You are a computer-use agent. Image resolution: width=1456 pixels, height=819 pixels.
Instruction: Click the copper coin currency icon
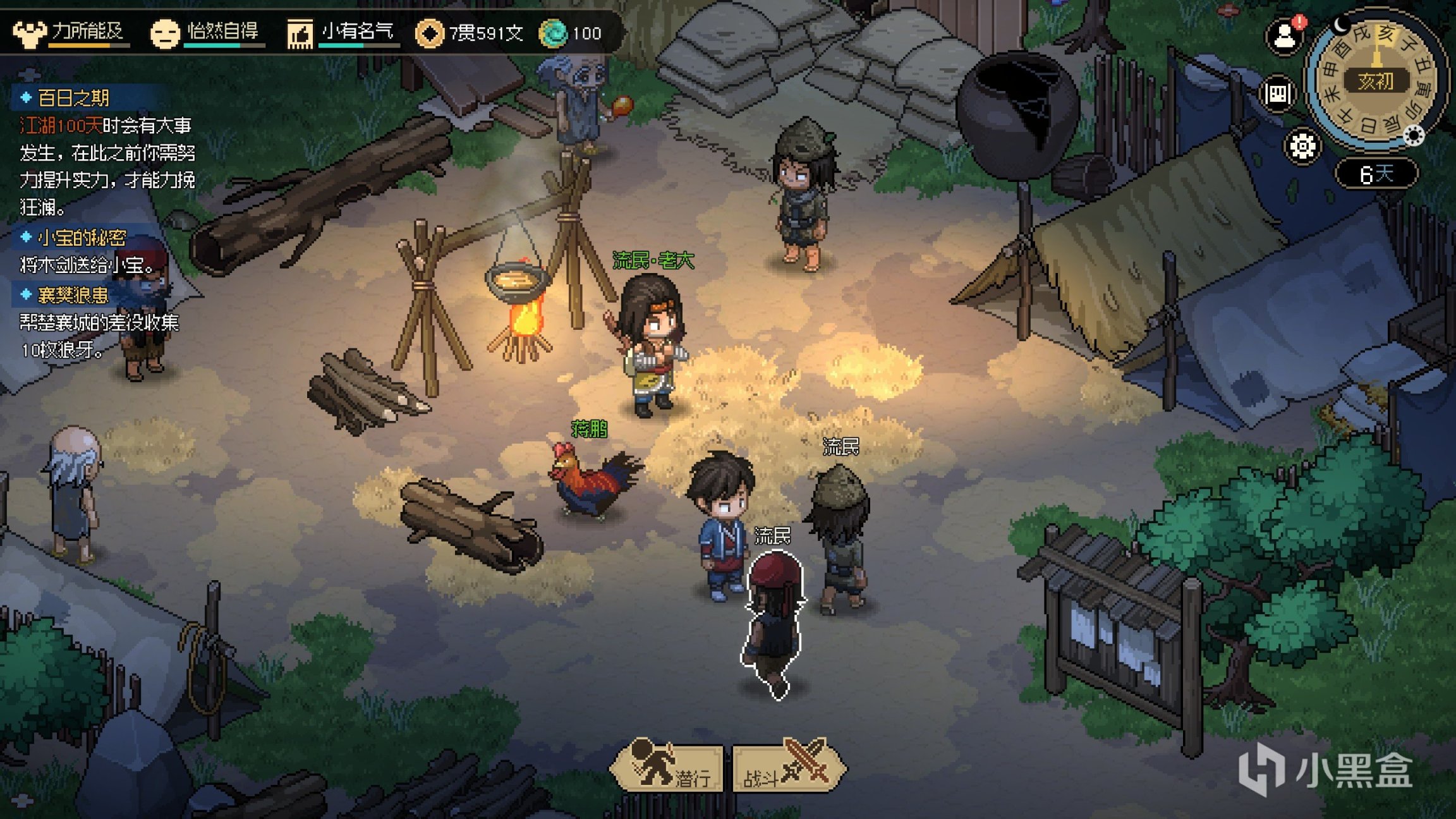click(x=429, y=33)
